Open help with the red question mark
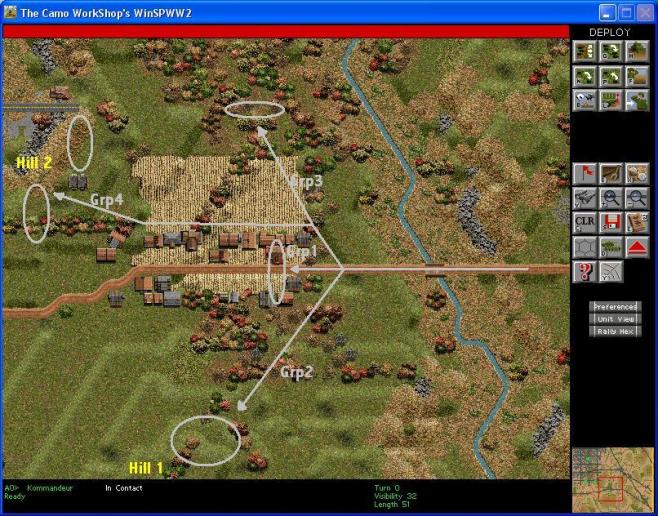Viewport: 658px width, 516px height. point(585,270)
